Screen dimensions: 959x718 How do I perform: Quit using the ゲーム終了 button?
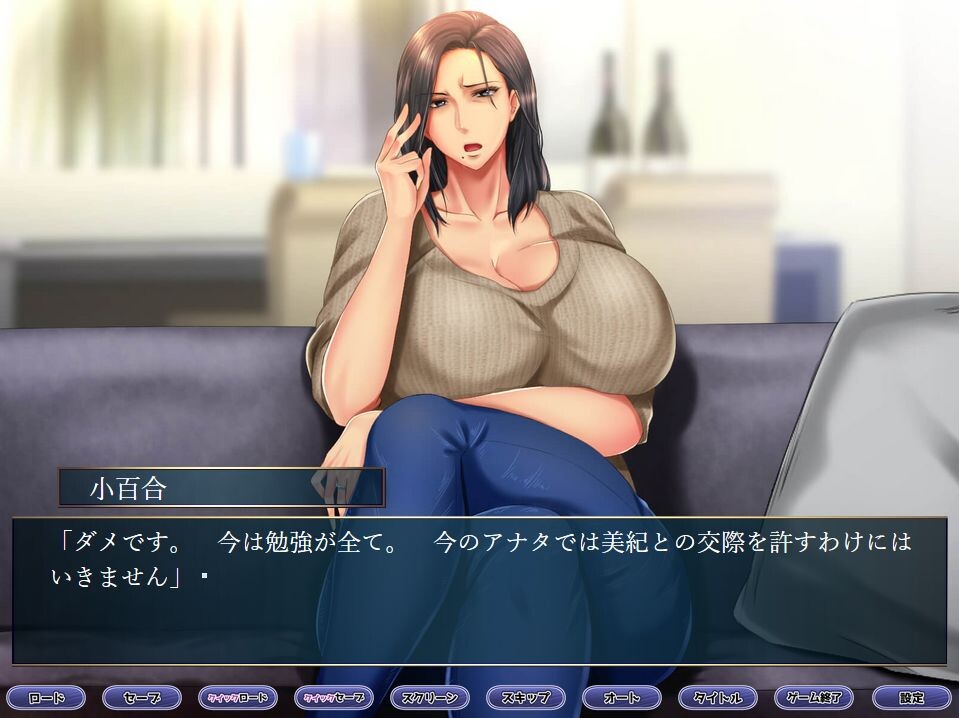tap(813, 697)
